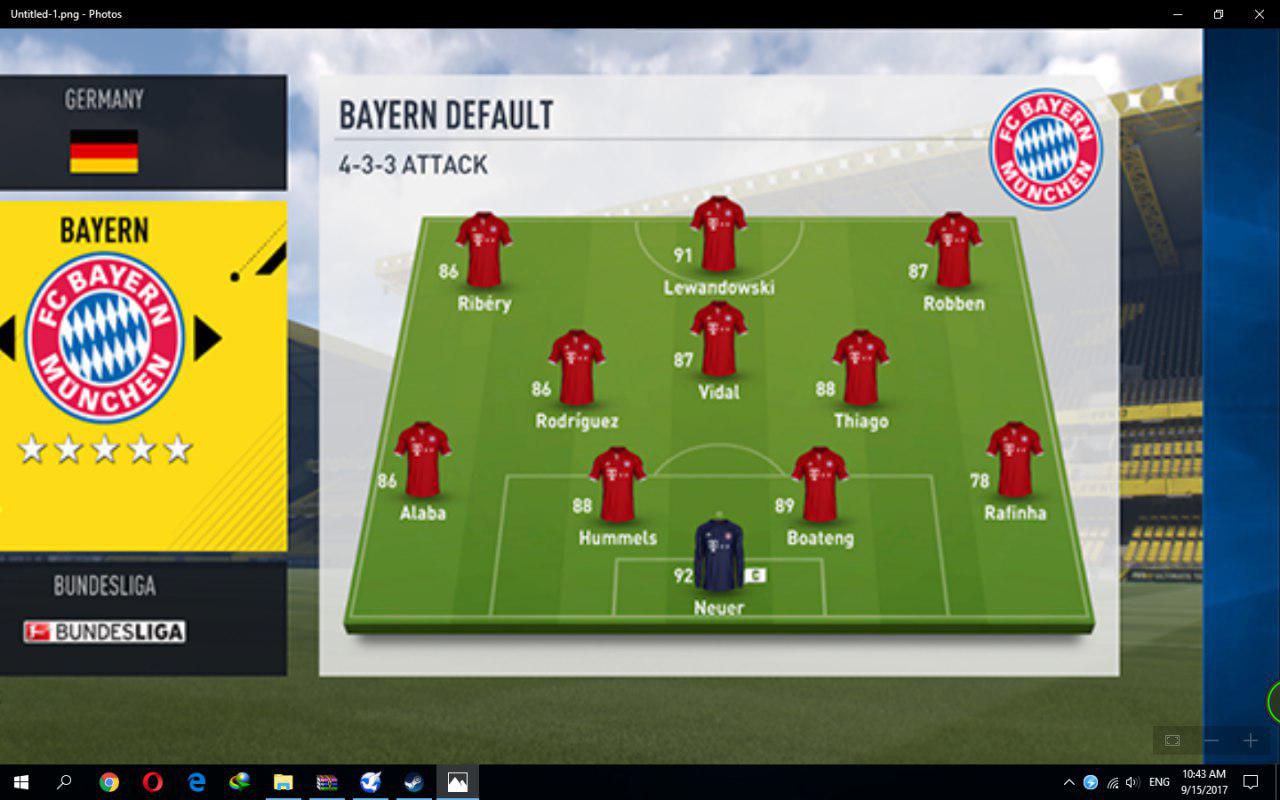Pick Rafinha in the formation

click(x=1014, y=460)
